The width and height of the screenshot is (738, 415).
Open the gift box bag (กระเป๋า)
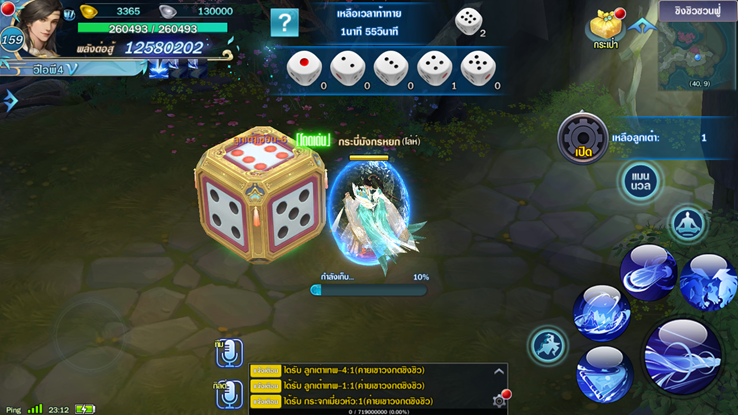click(606, 28)
